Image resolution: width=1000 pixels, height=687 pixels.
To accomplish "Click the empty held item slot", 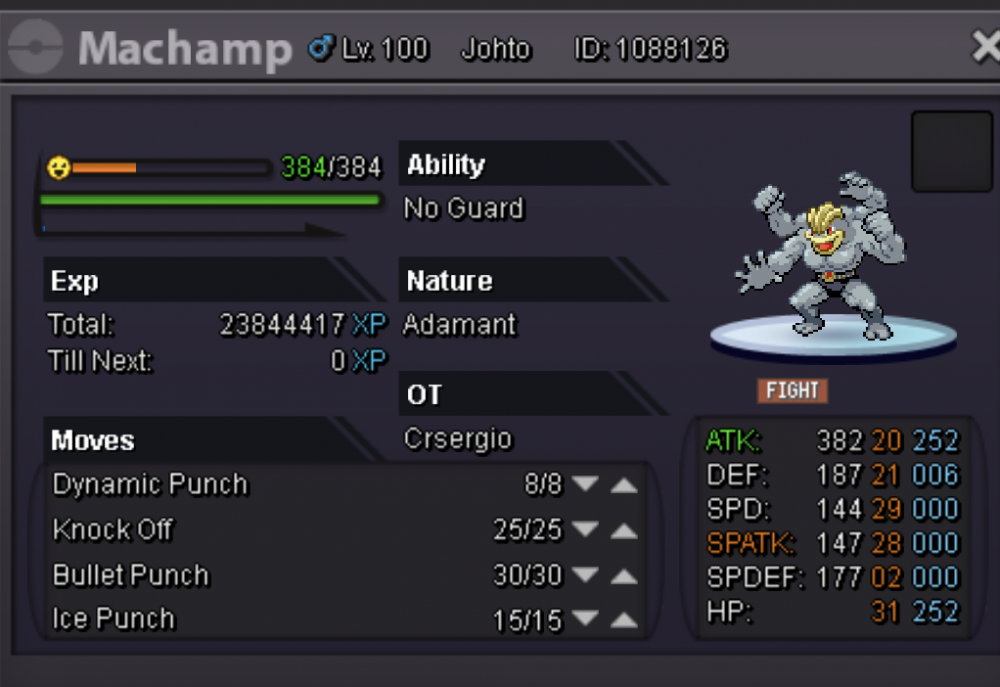I will 951,151.
